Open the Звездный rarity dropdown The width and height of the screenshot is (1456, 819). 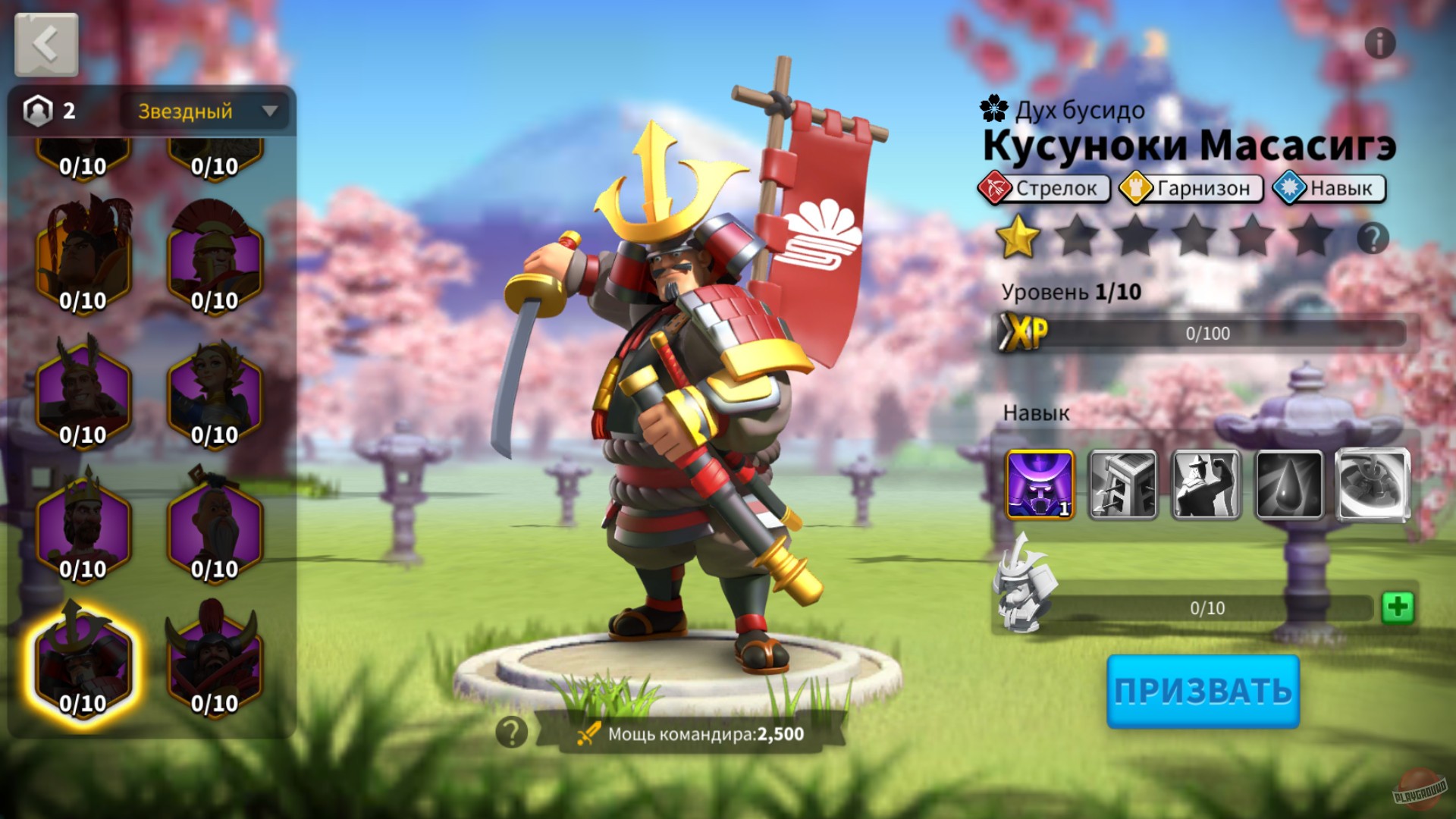tap(205, 111)
